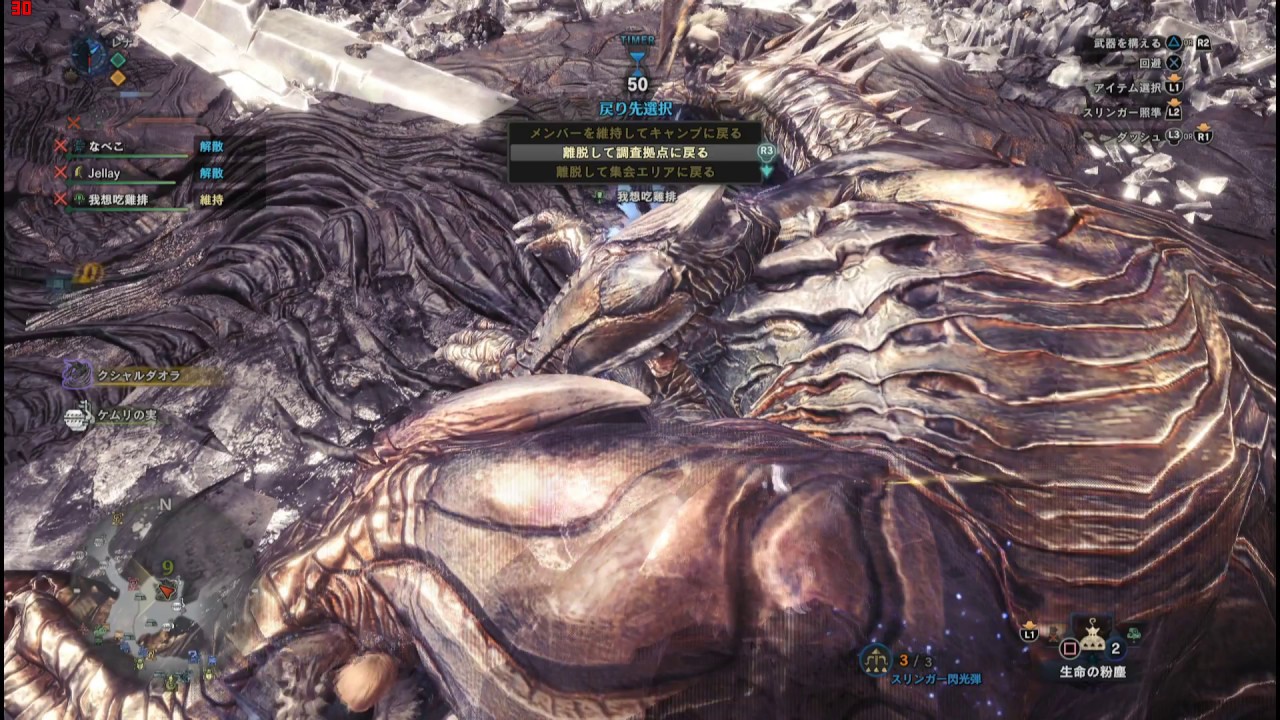1280x720 pixels.
Task: Select 離脱して調査拠点に戻る menu entry
Action: point(635,153)
